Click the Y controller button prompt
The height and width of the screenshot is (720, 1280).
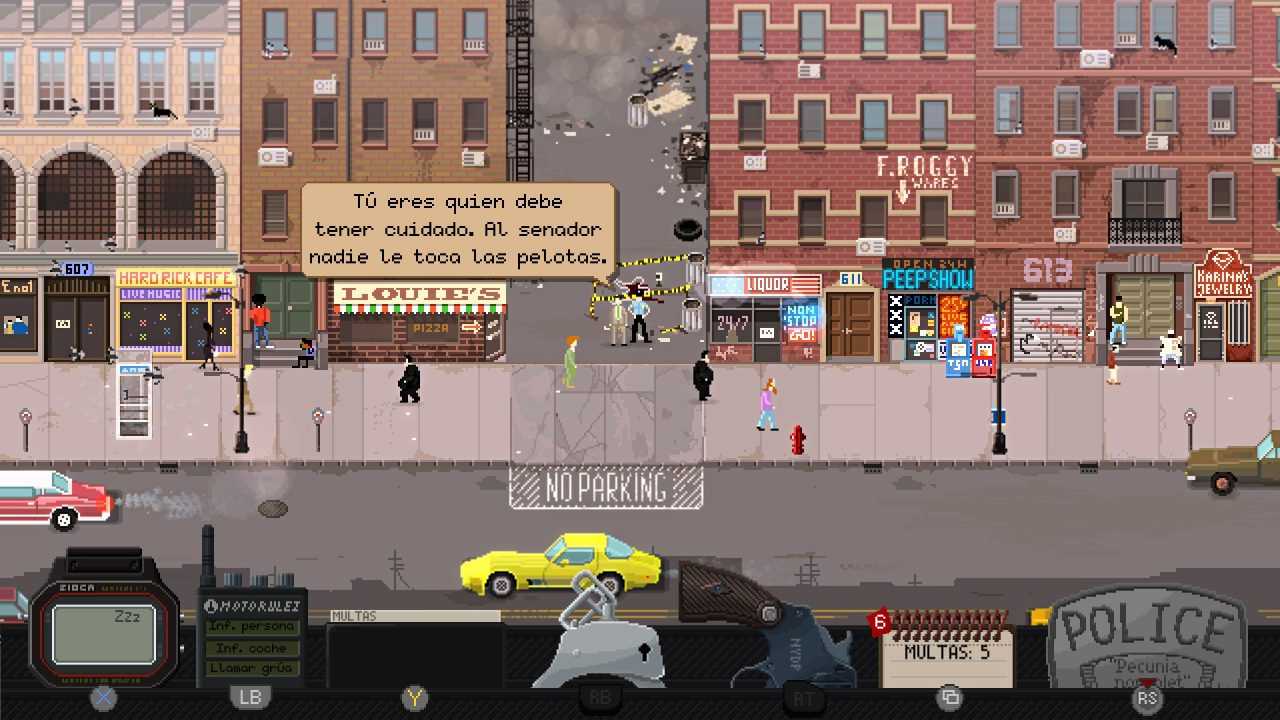click(x=414, y=698)
